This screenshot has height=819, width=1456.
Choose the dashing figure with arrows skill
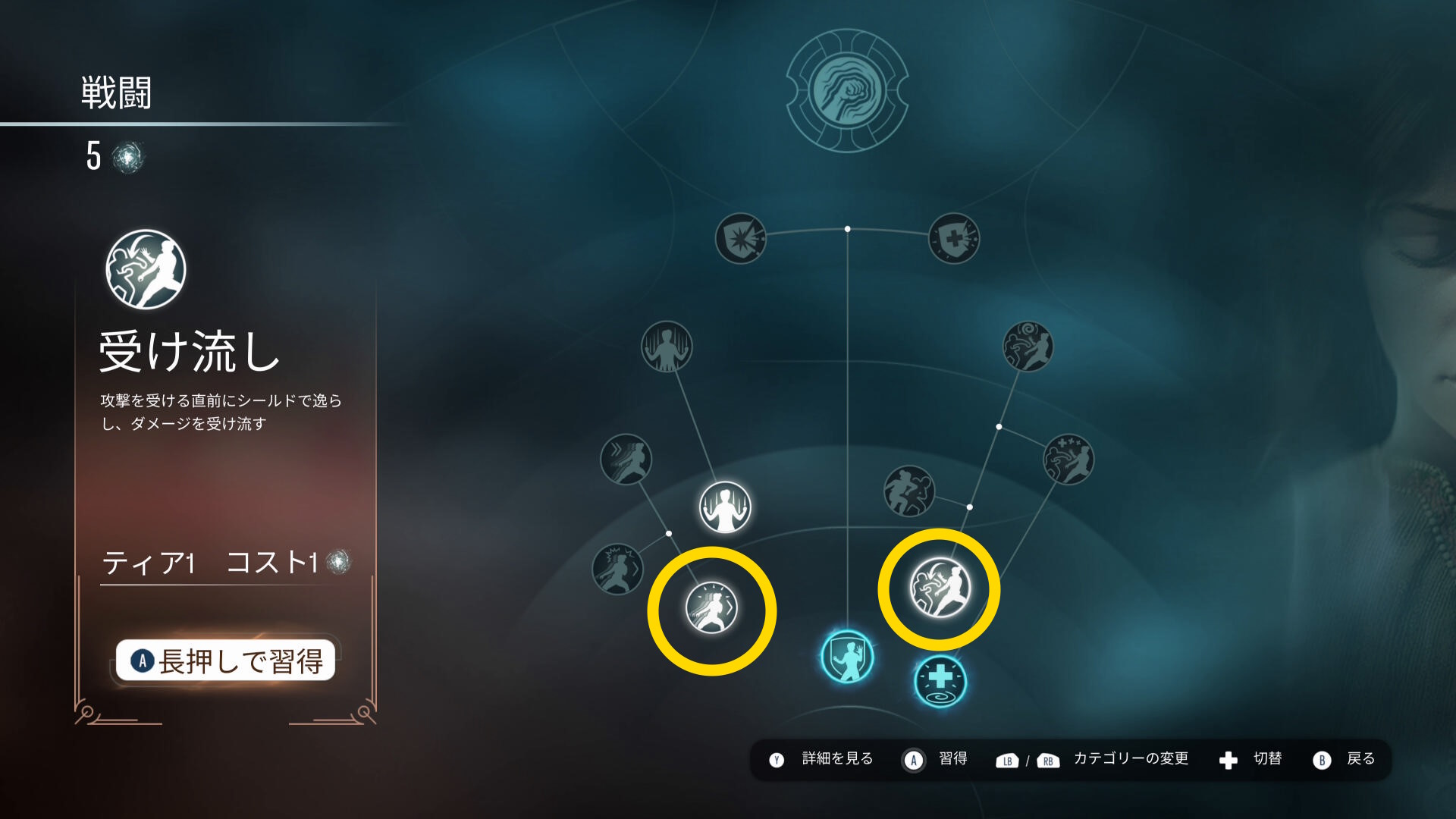(x=626, y=460)
